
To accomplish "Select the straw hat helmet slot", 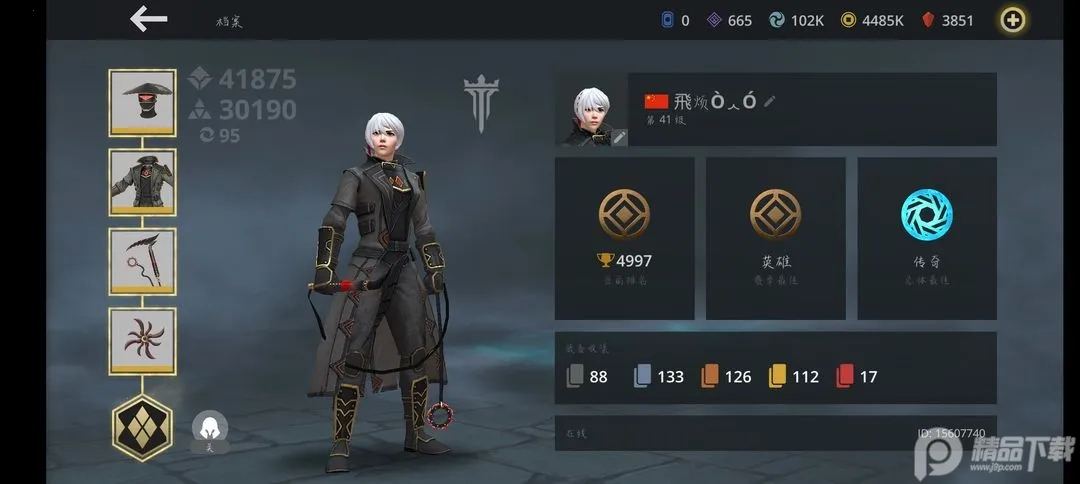I will tap(142, 102).
